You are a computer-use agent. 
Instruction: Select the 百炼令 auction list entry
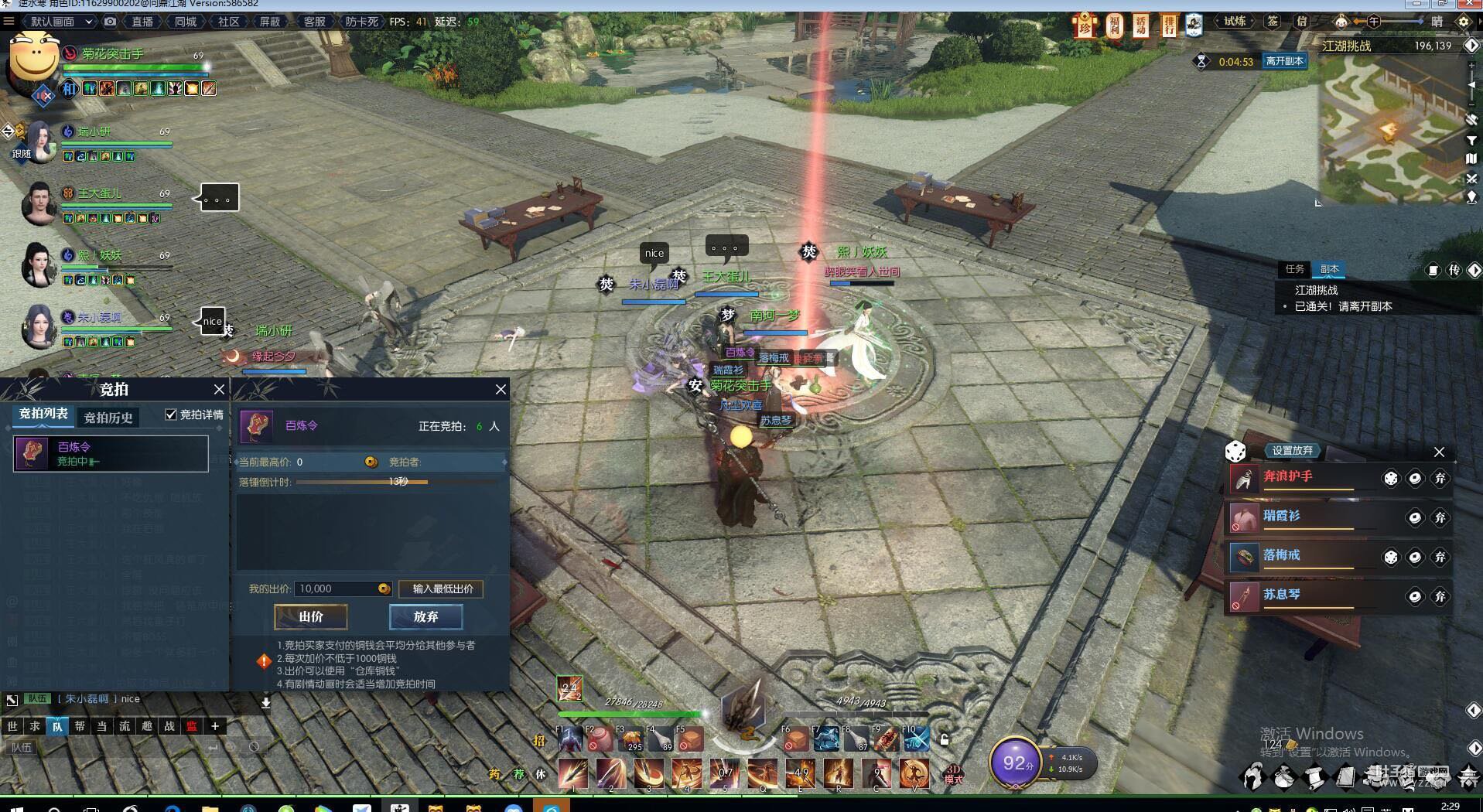coord(111,453)
